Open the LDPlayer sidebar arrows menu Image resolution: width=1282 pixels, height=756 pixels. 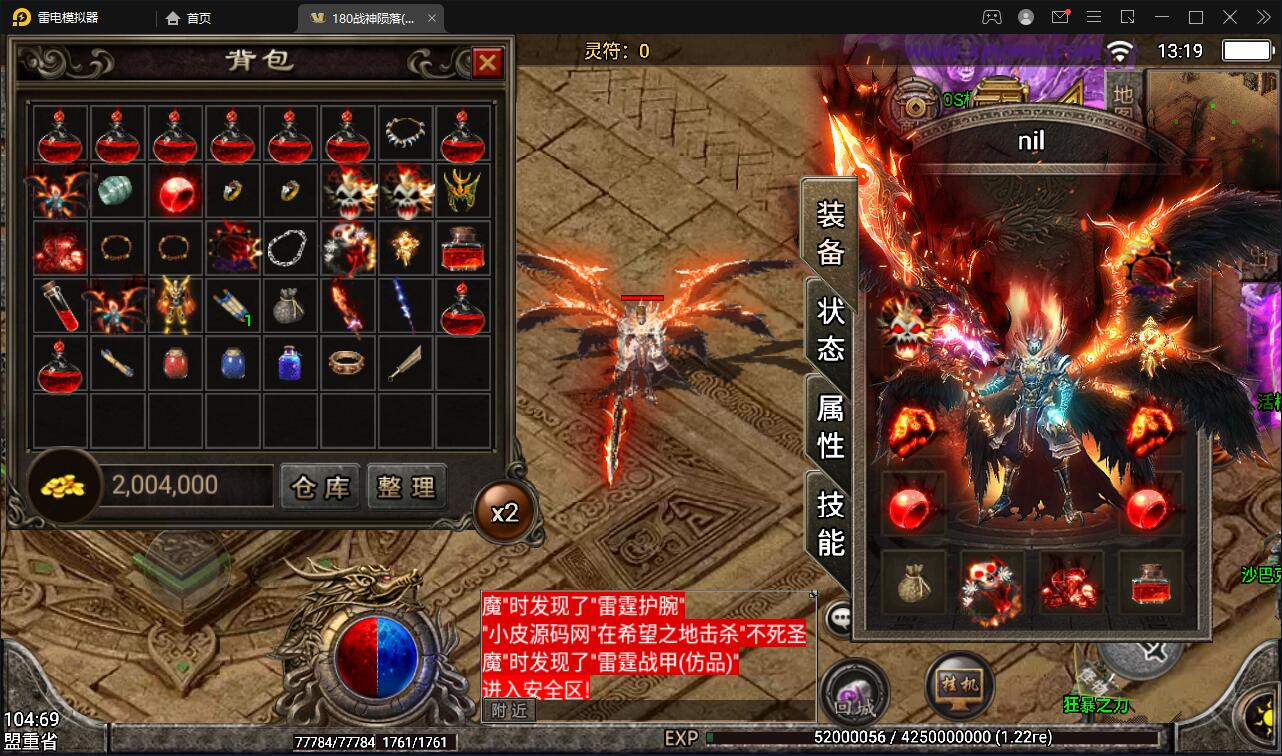tap(1264, 16)
